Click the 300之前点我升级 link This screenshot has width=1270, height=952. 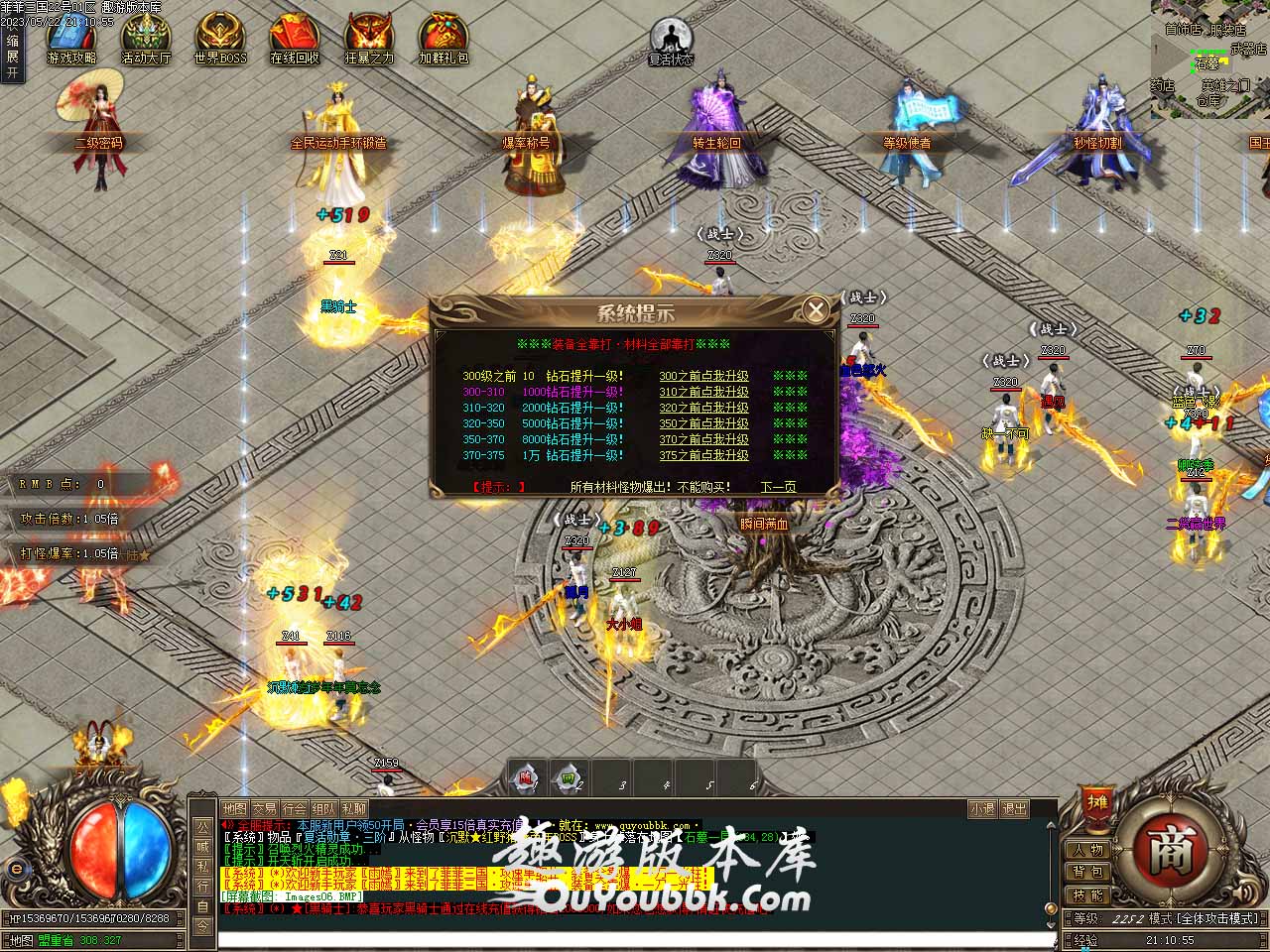tap(703, 377)
